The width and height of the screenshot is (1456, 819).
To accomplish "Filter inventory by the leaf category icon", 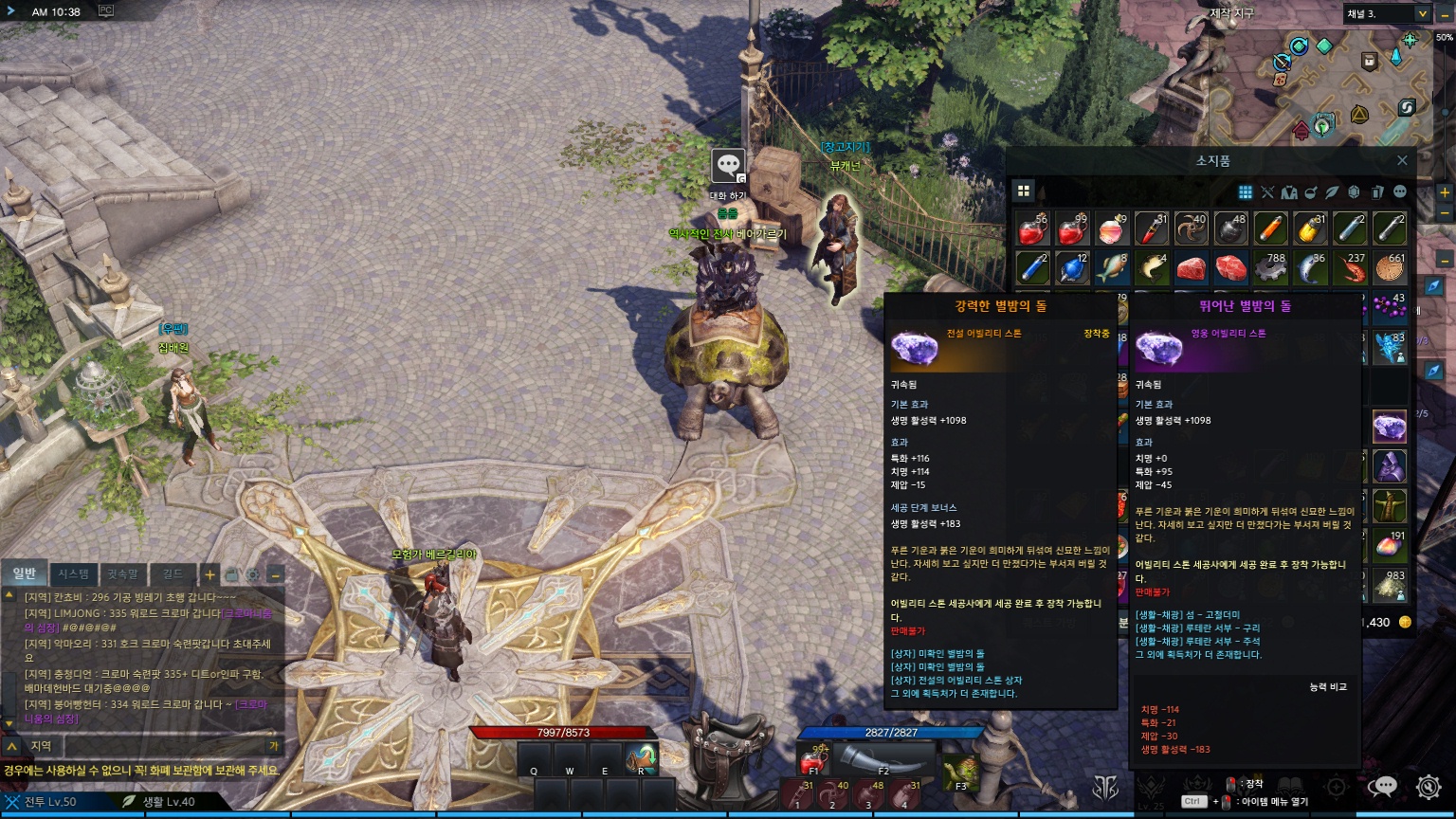I will (1333, 192).
